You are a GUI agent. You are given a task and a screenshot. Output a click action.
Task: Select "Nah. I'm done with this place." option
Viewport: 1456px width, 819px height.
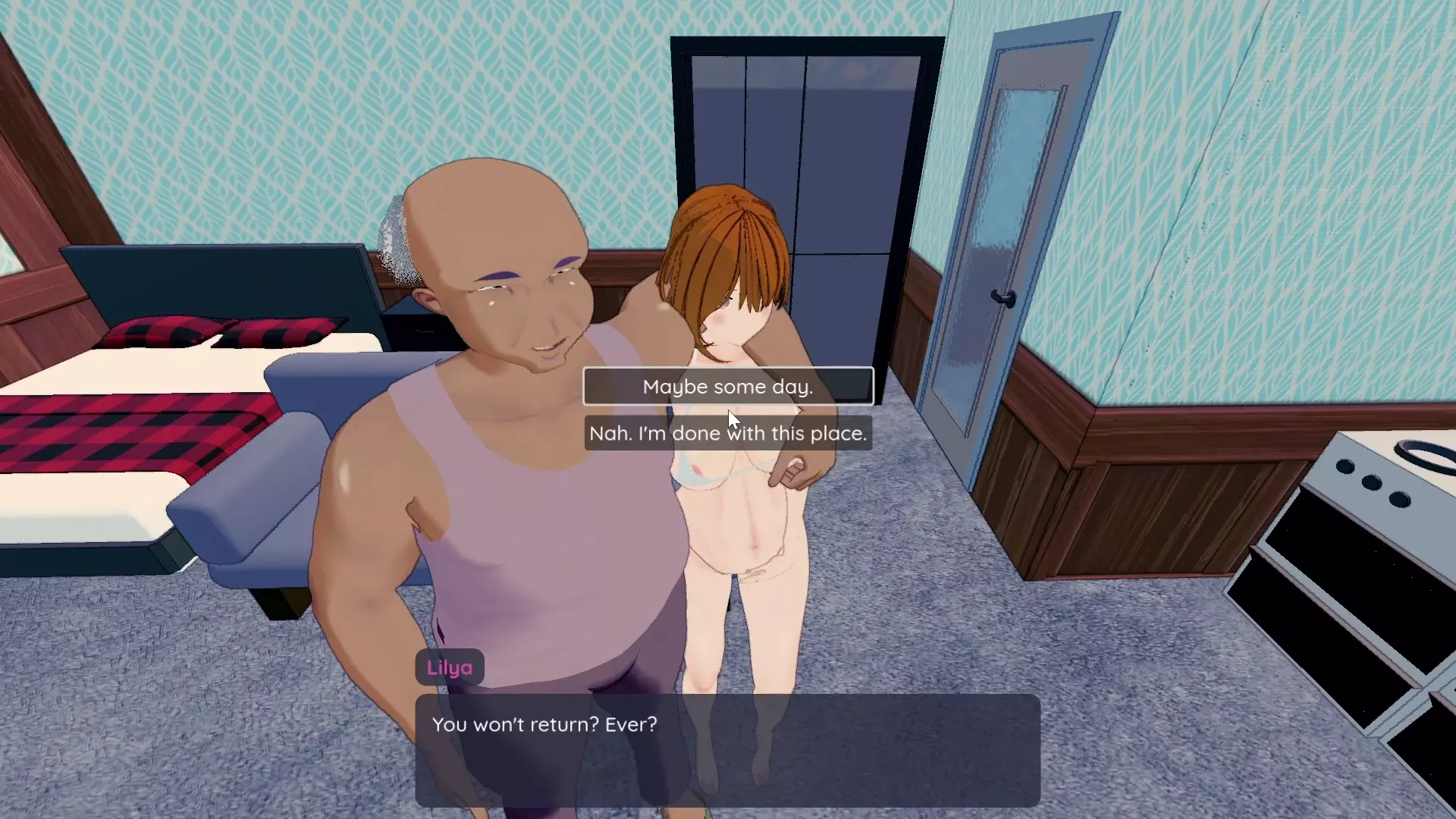click(727, 434)
